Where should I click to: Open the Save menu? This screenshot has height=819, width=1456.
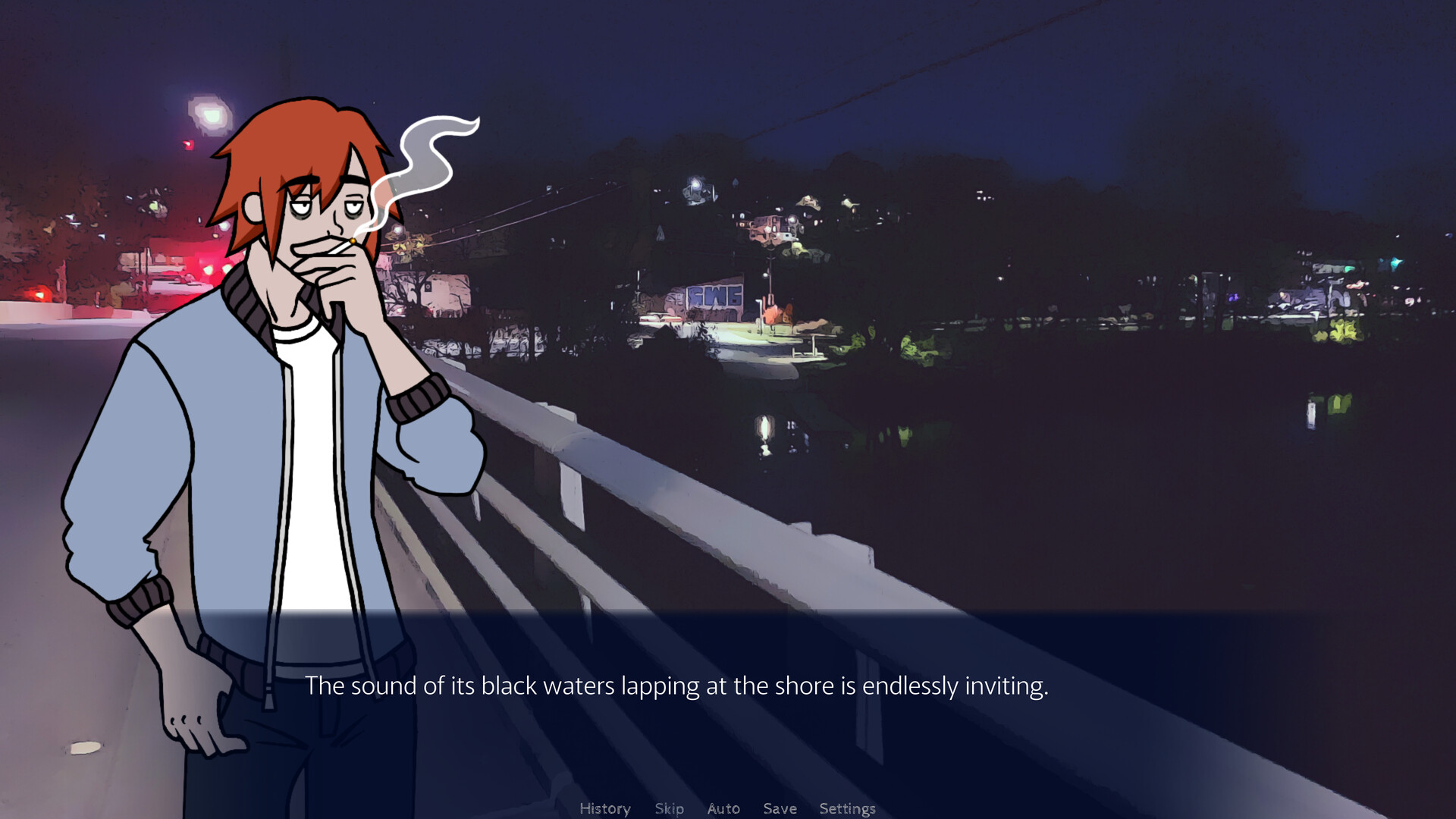[780, 808]
